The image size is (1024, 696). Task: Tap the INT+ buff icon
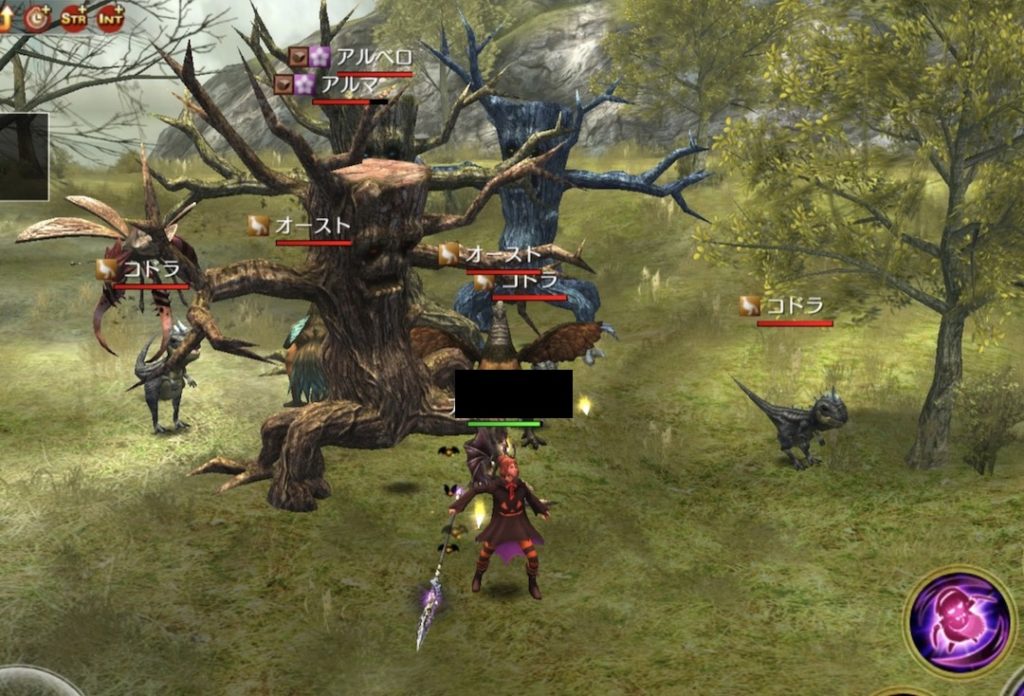(x=110, y=17)
